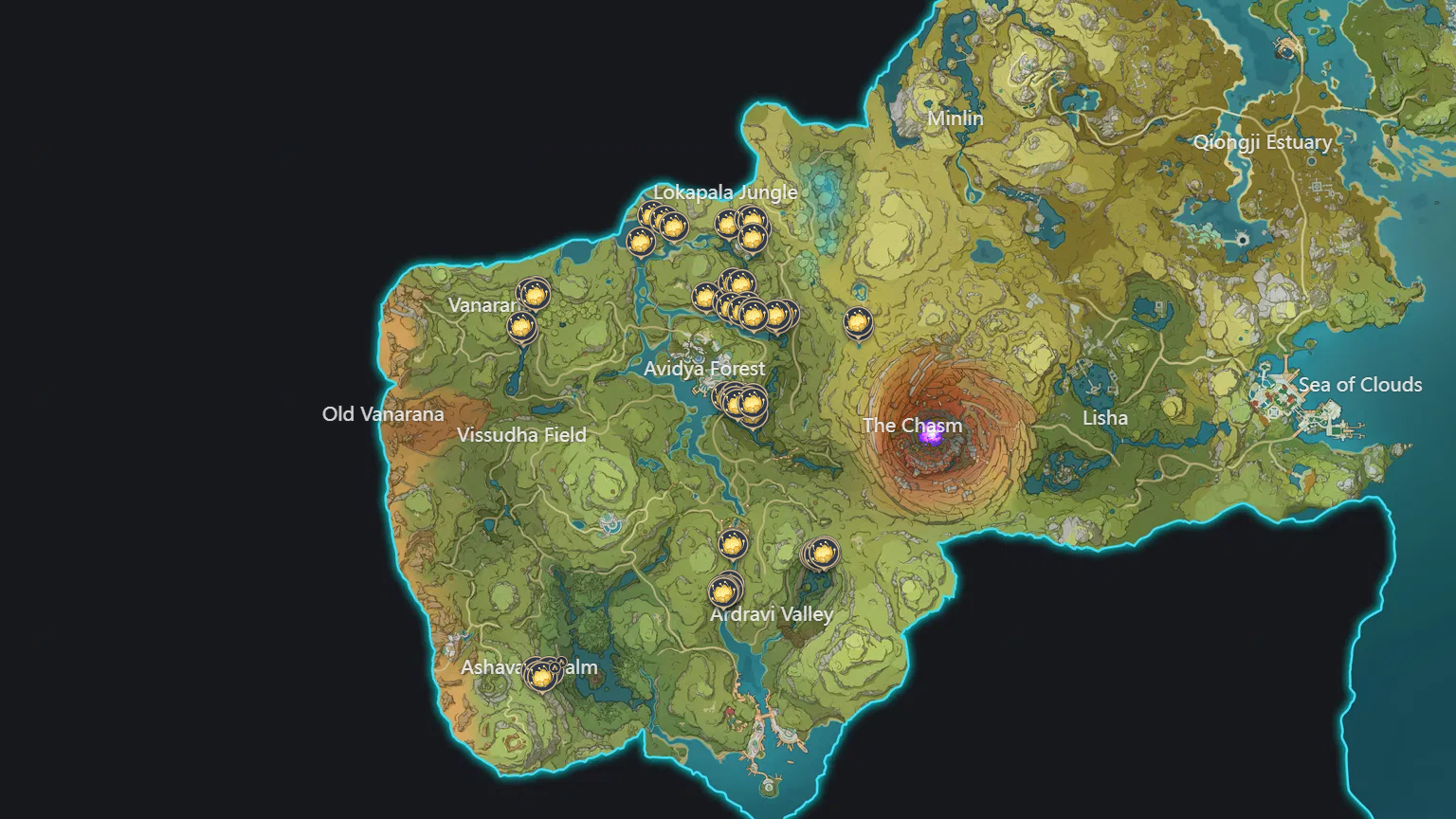Screen dimensions: 1456x819
Task: Select the Sea of Clouds label
Action: coord(1361,385)
